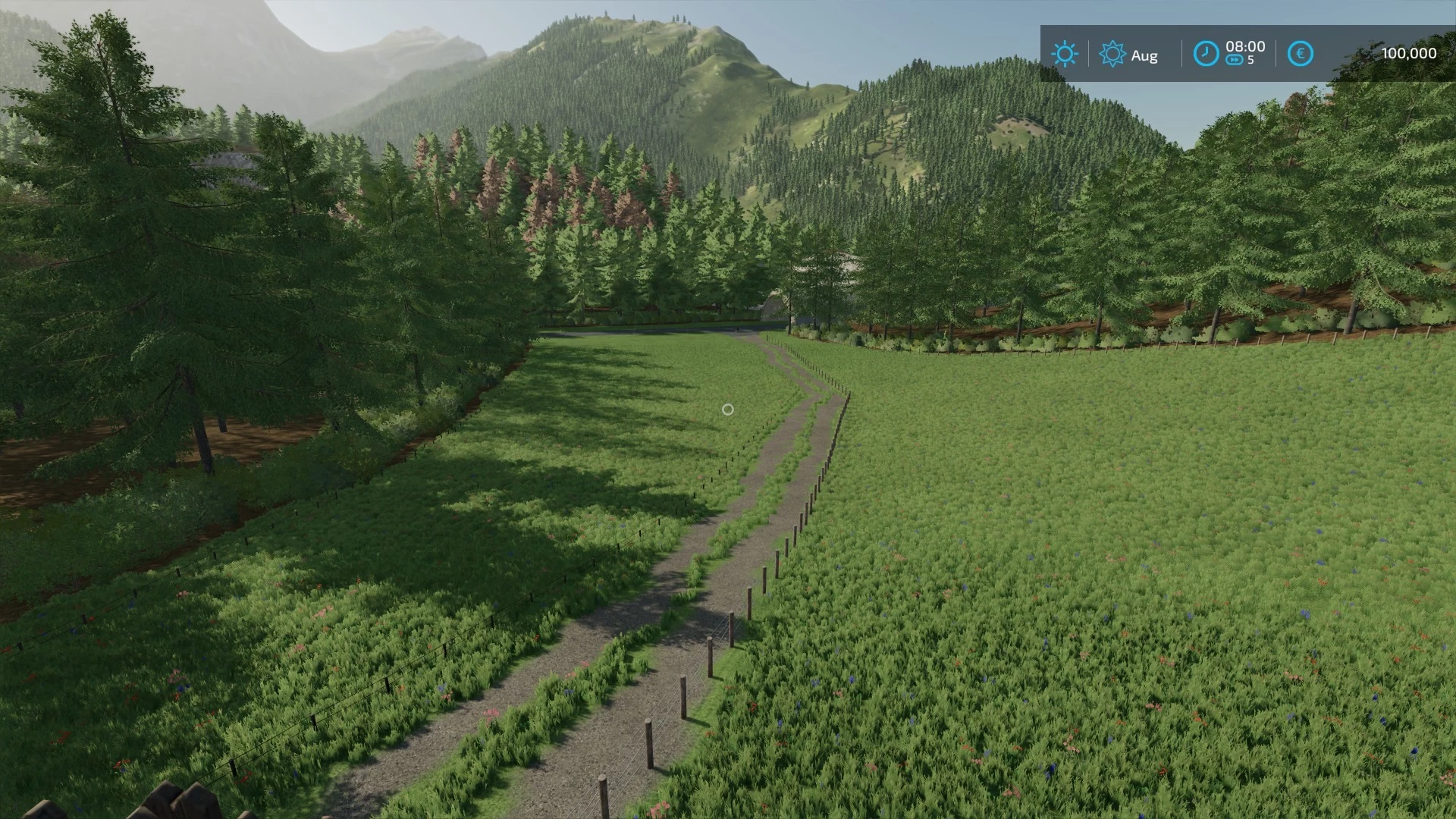Screen dimensions: 1456x819
Task: Click the sunny weather icon
Action: [1064, 54]
